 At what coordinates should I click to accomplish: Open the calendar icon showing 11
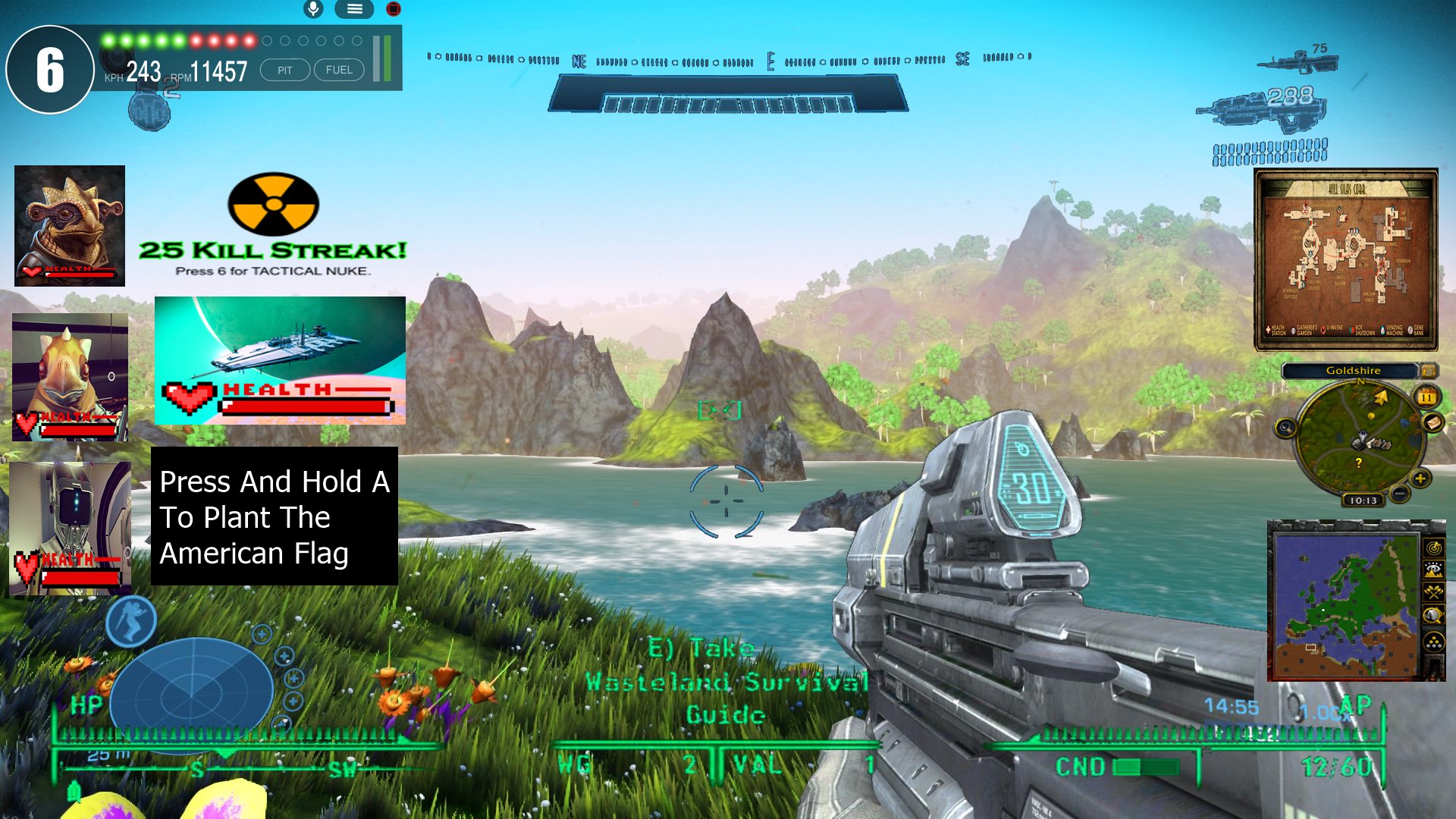1426,397
